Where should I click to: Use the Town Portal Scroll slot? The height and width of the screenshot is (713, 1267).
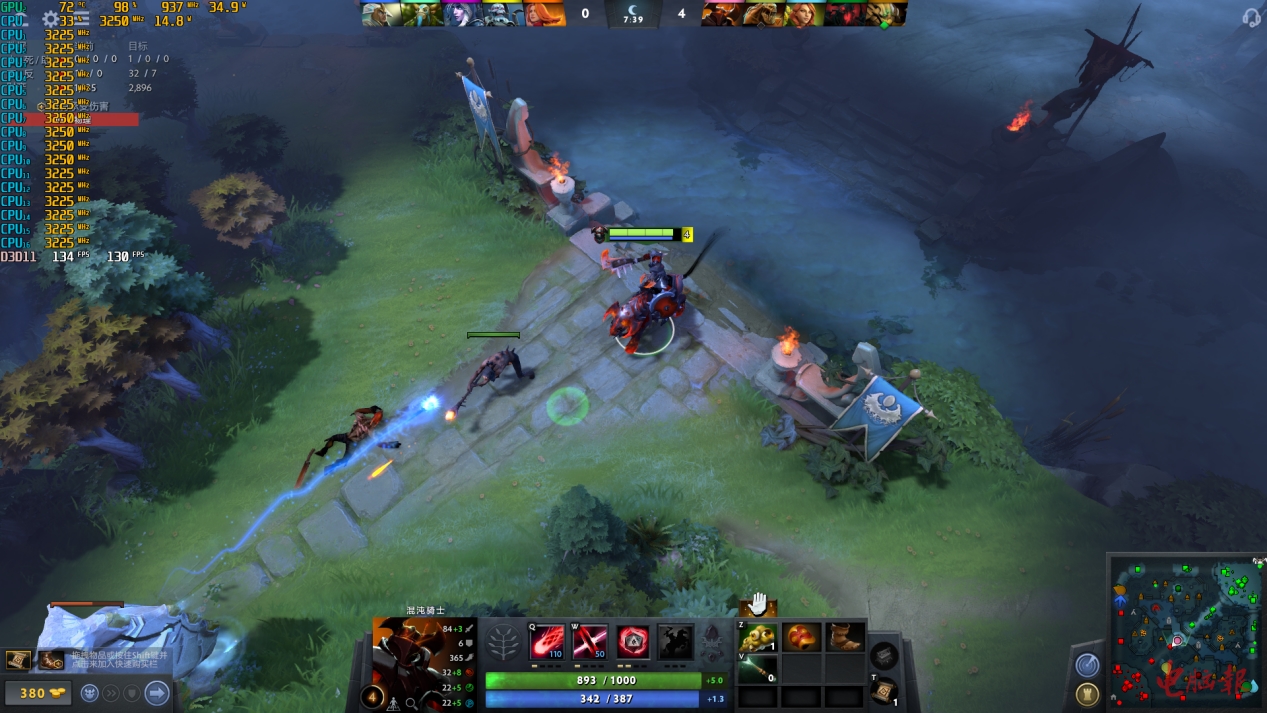pyautogui.click(x=883, y=691)
